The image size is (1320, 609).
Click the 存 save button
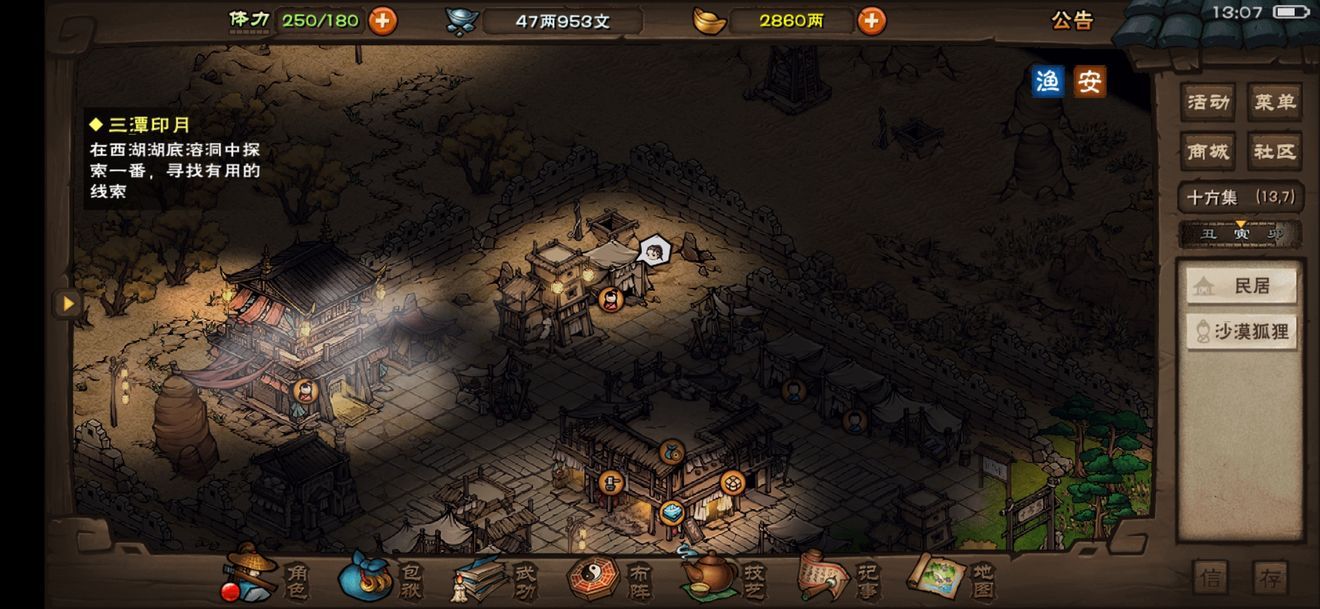coord(1269,578)
